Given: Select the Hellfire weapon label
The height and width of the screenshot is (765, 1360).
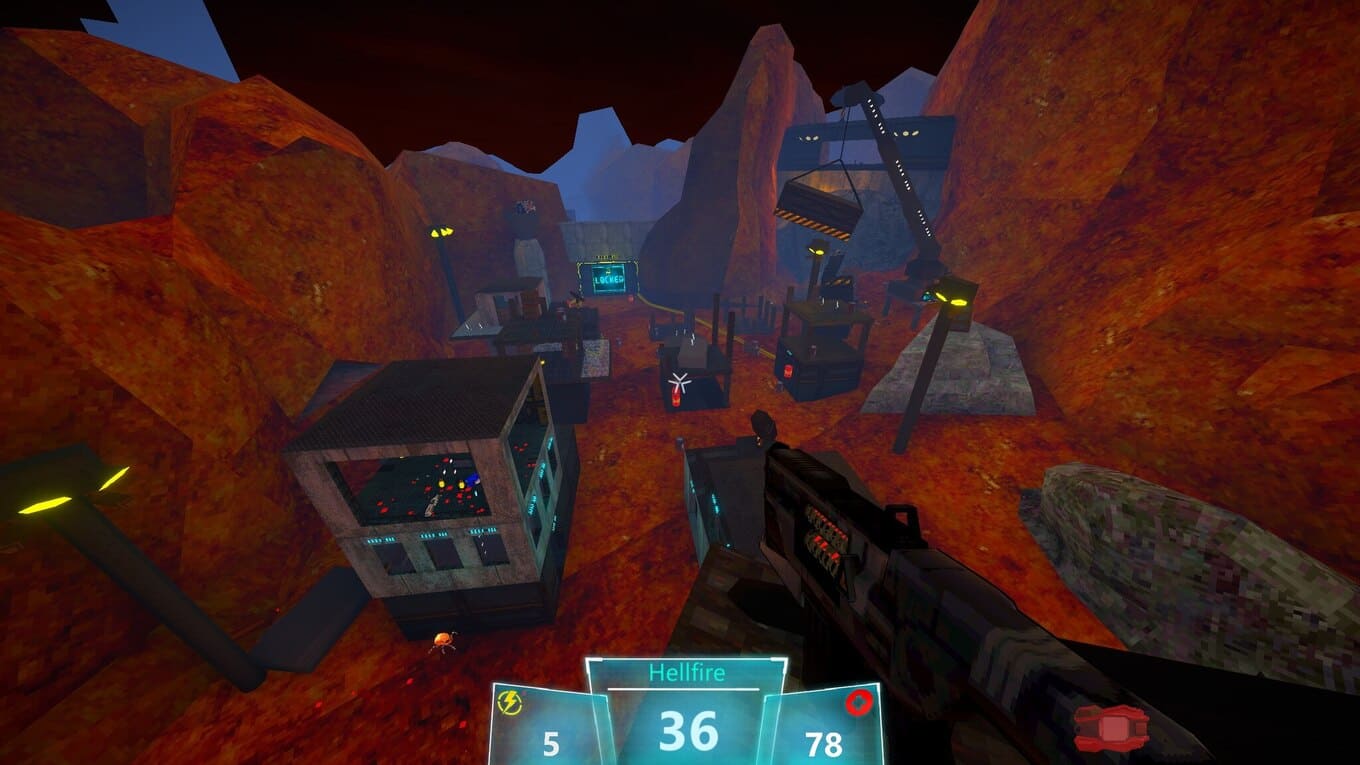Looking at the screenshot, I should (x=686, y=673).
